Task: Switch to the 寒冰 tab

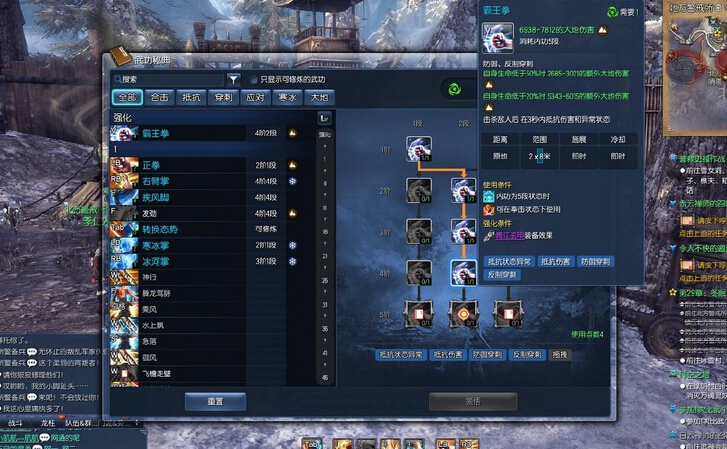Action: coord(286,97)
